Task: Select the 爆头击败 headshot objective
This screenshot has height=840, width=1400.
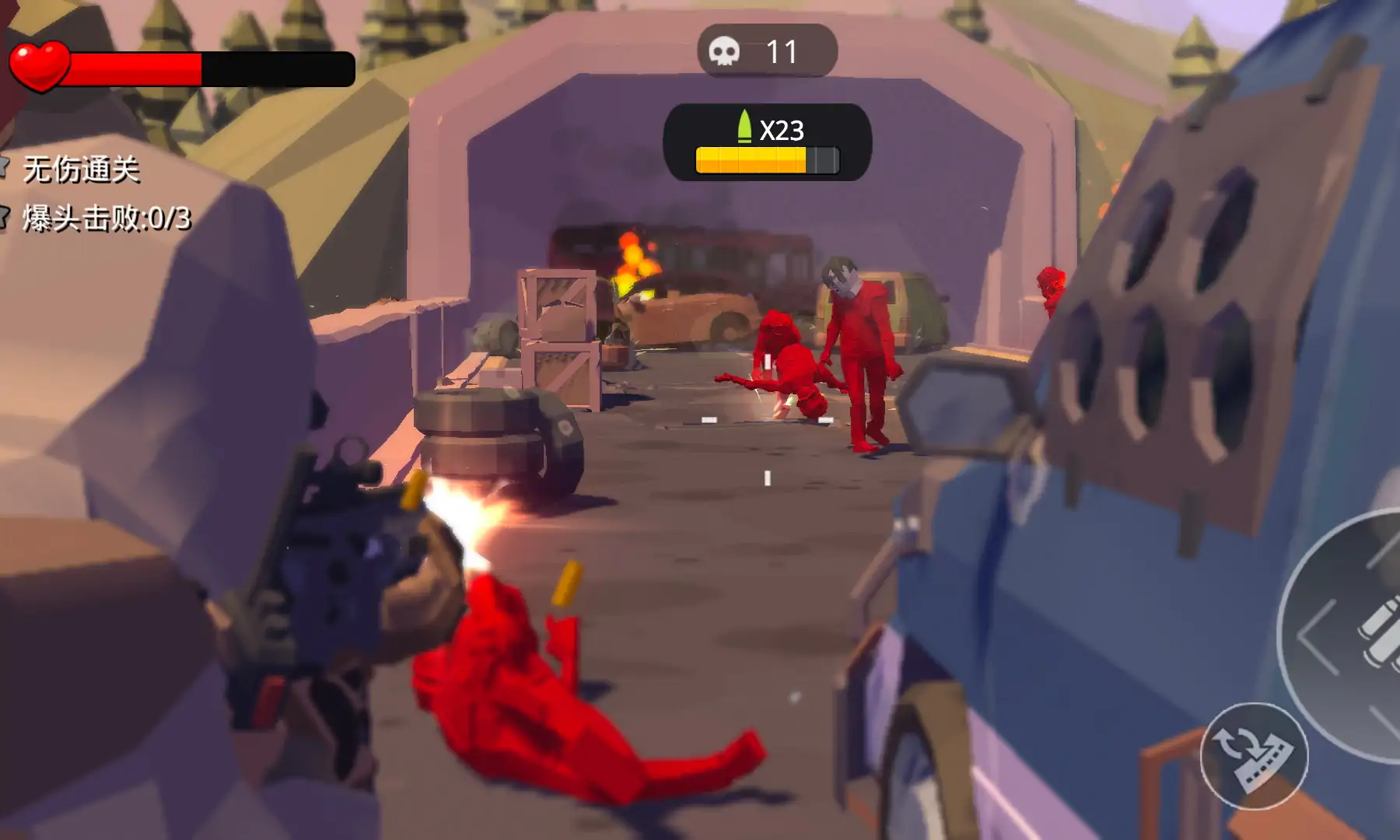Action: pos(105,219)
